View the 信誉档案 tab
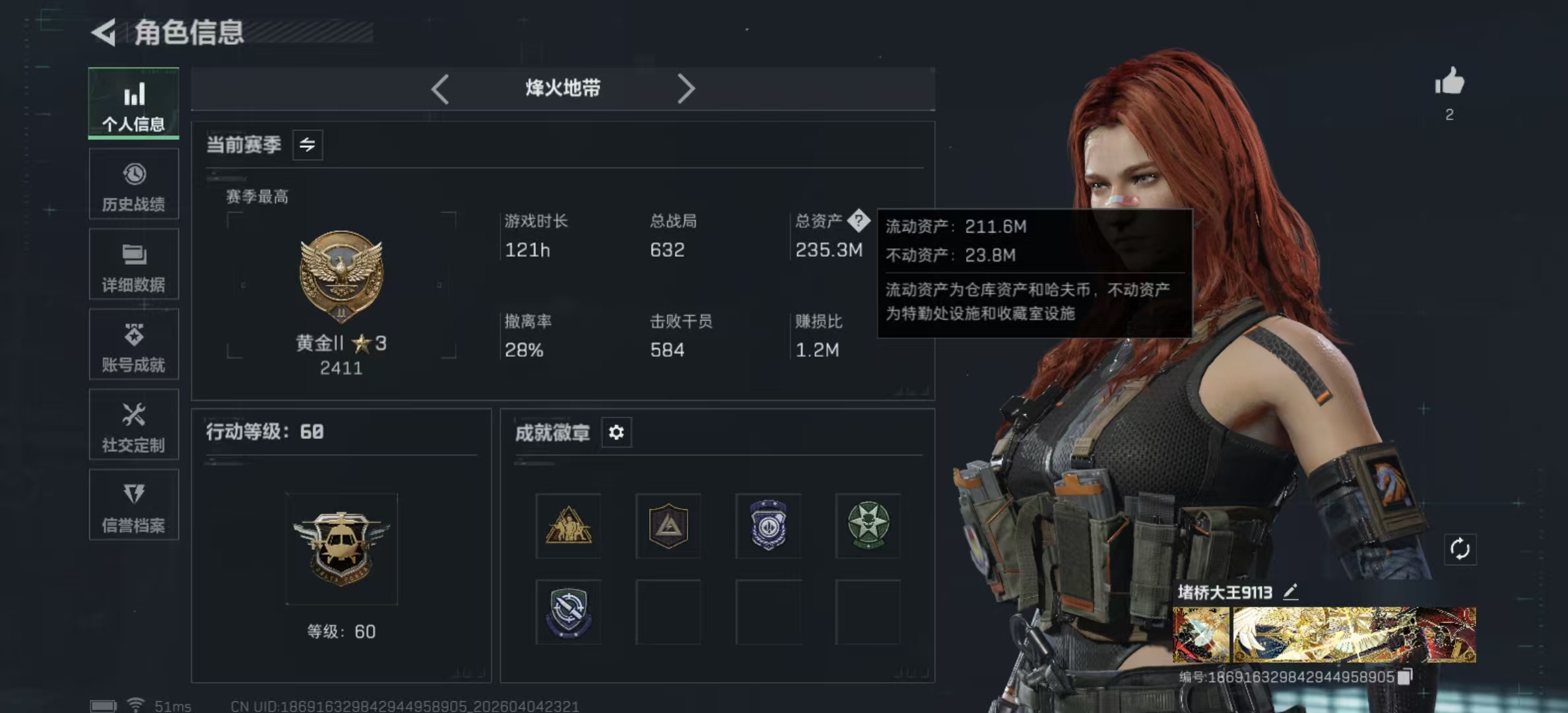Viewport: 1568px width, 713px height. (133, 505)
